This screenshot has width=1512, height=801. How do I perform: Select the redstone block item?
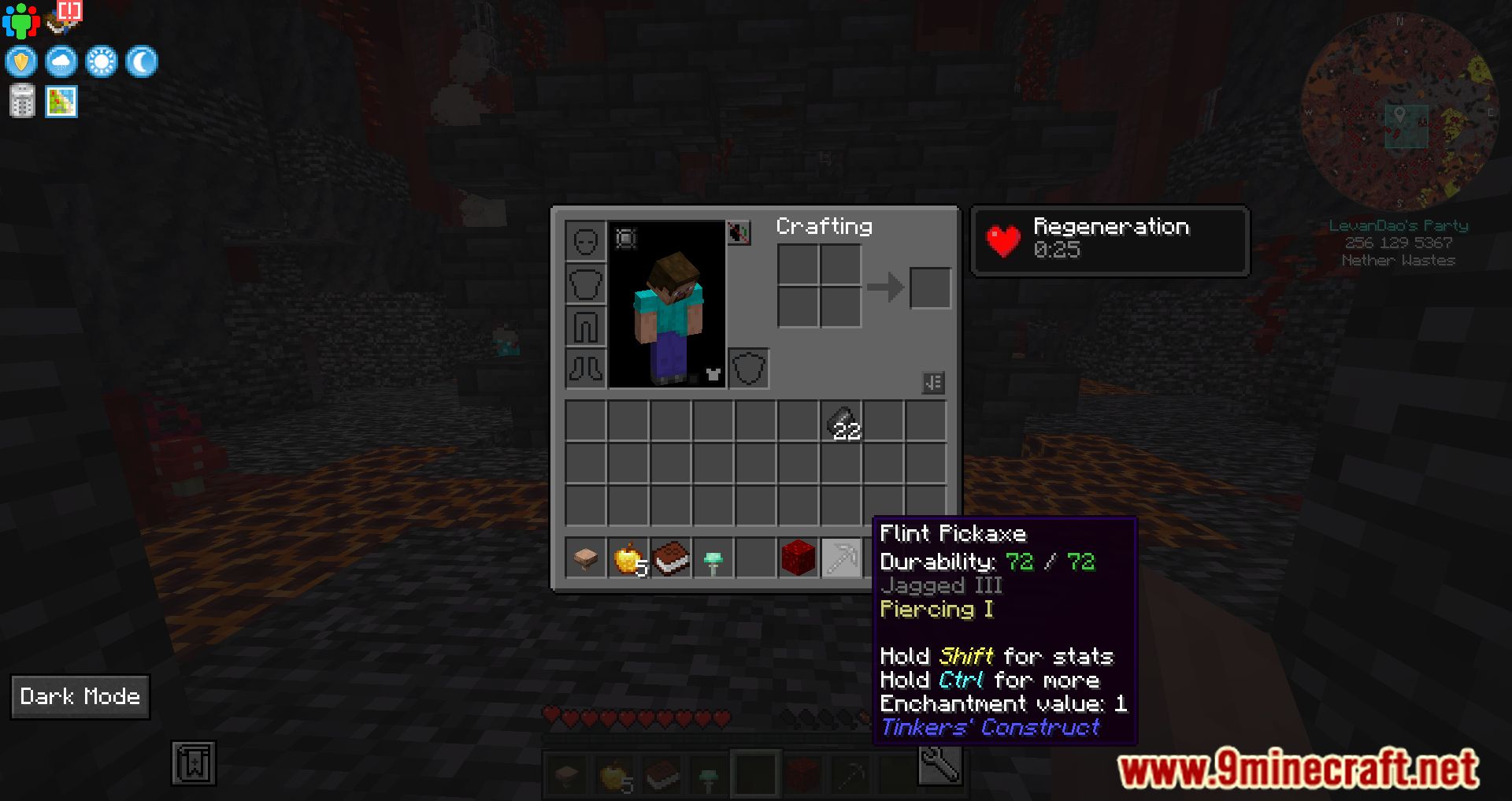(x=799, y=559)
